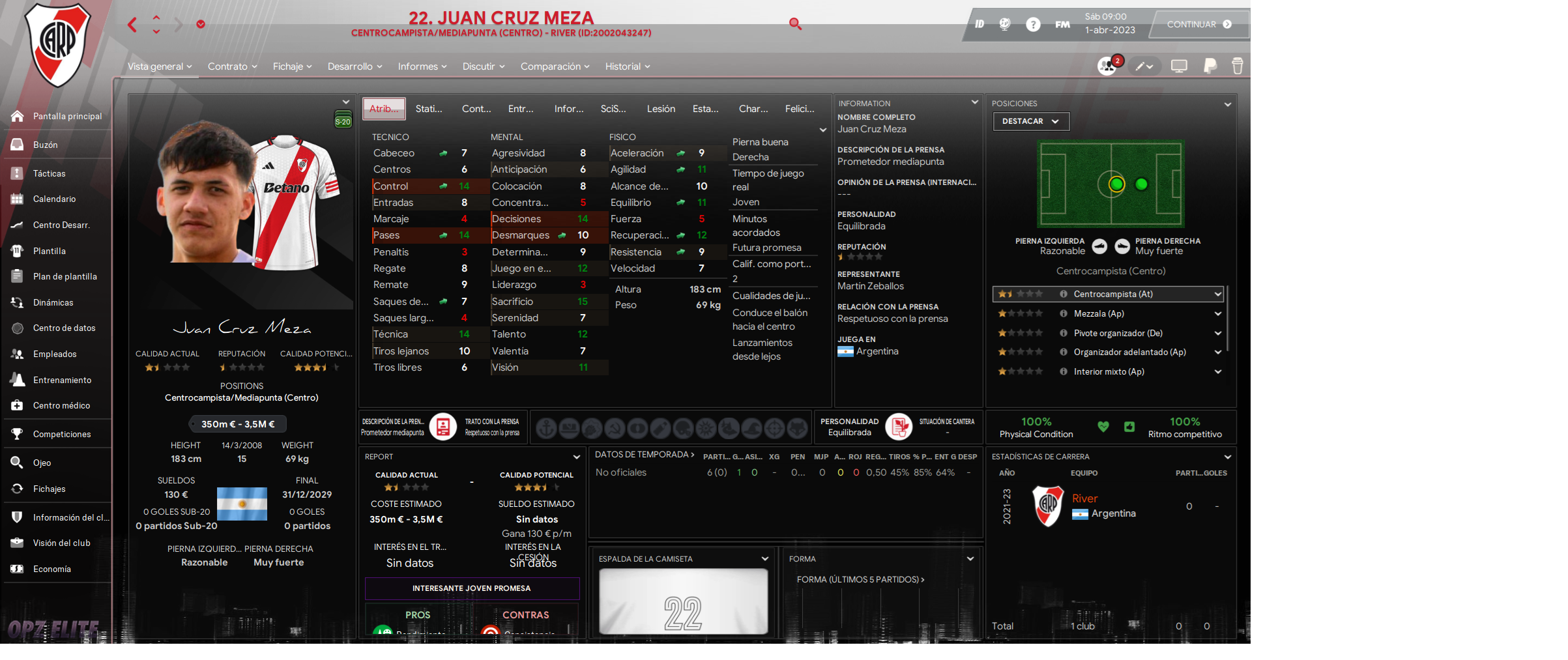Image resolution: width=1568 pixels, height=660 pixels.
Task: Select the Atrib... attributes tab
Action: coord(384,109)
